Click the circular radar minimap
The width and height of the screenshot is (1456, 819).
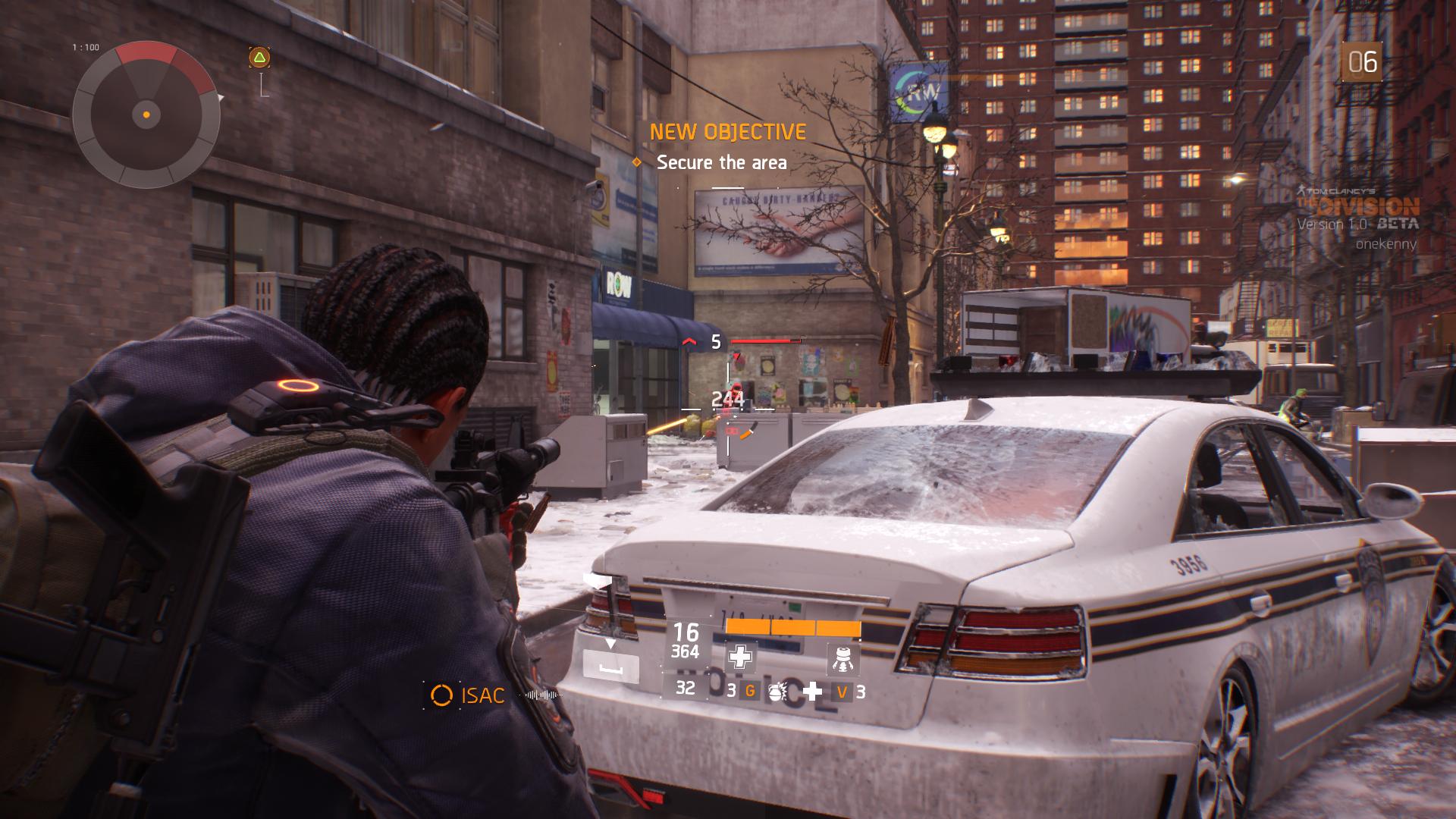(x=146, y=115)
